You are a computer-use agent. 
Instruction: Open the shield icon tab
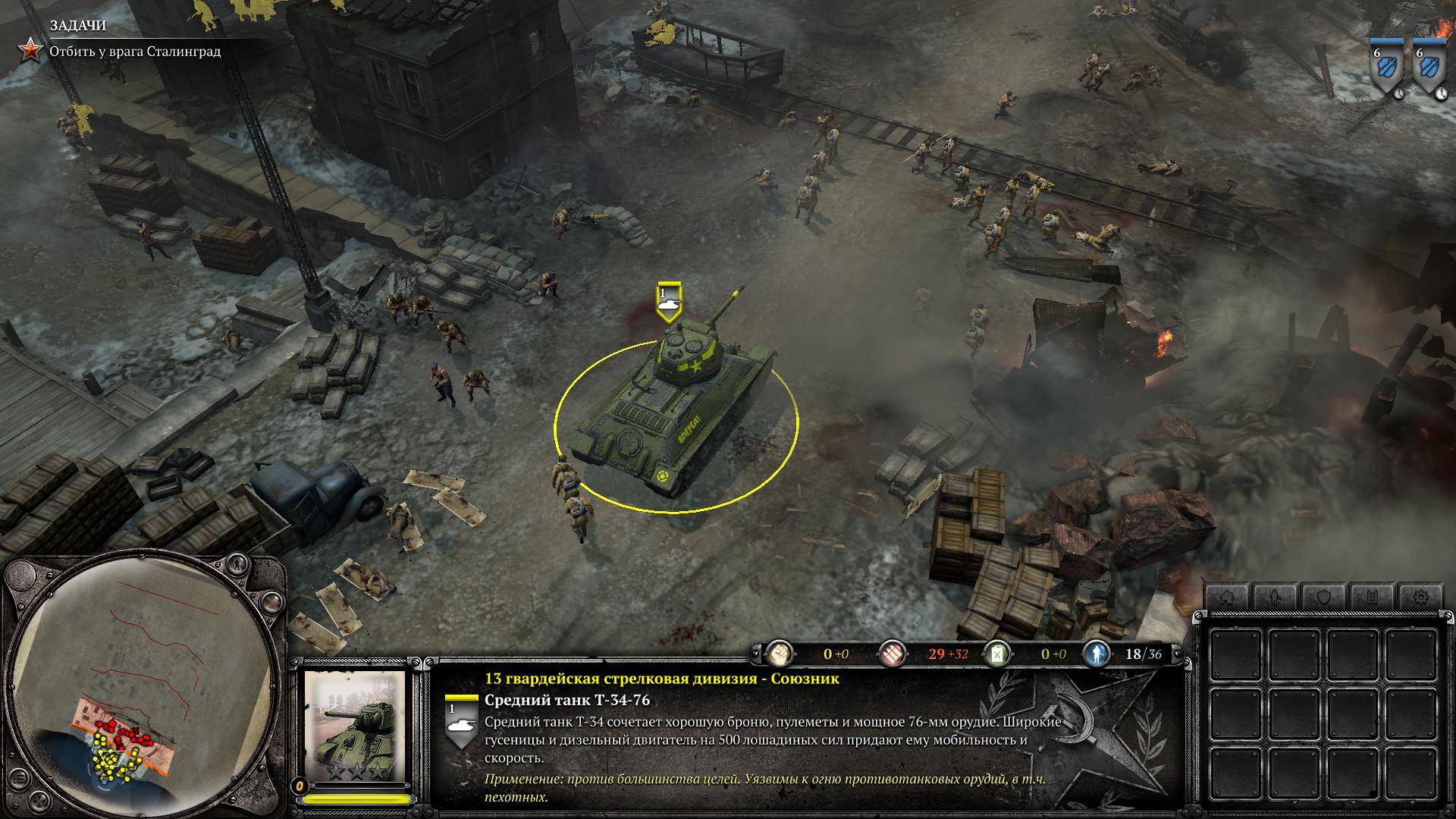tap(1323, 598)
